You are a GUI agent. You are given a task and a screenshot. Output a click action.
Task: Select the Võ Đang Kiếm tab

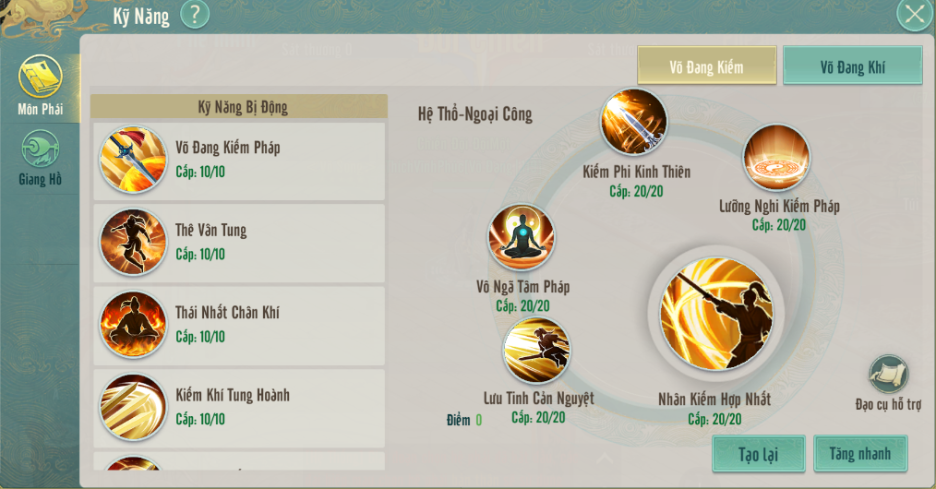tap(707, 66)
